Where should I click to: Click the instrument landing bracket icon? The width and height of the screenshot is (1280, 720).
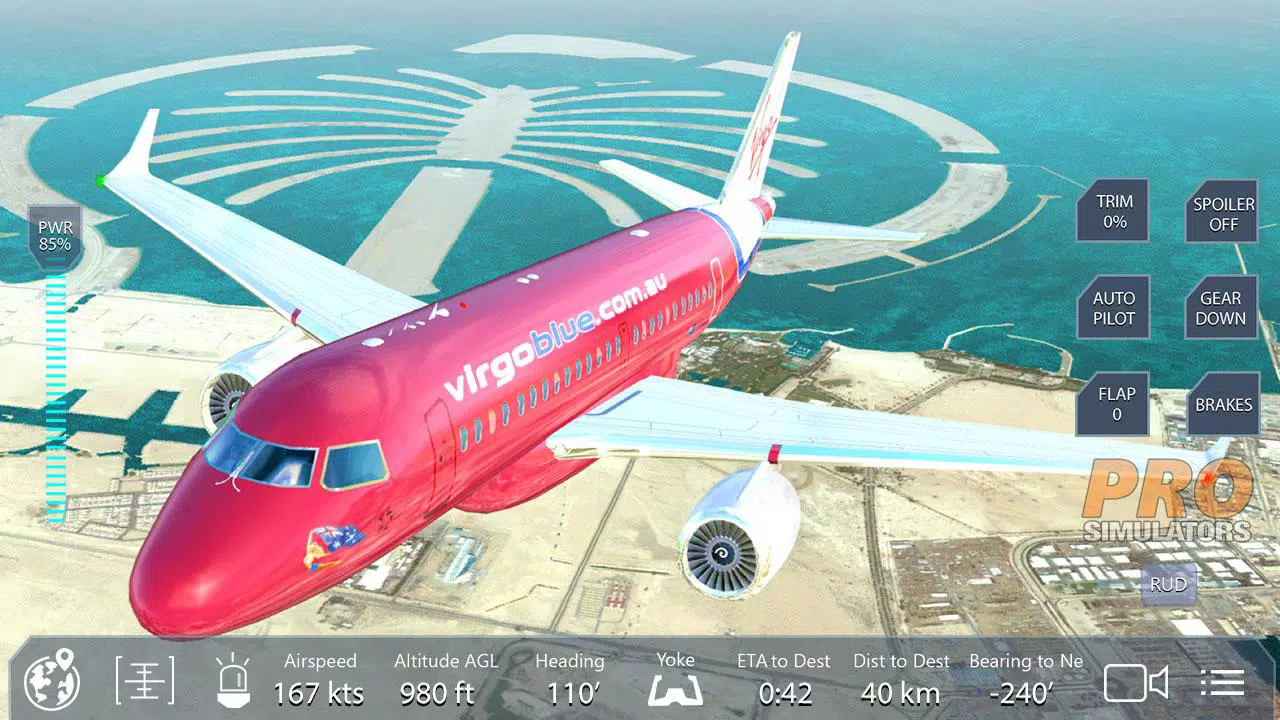(x=145, y=681)
